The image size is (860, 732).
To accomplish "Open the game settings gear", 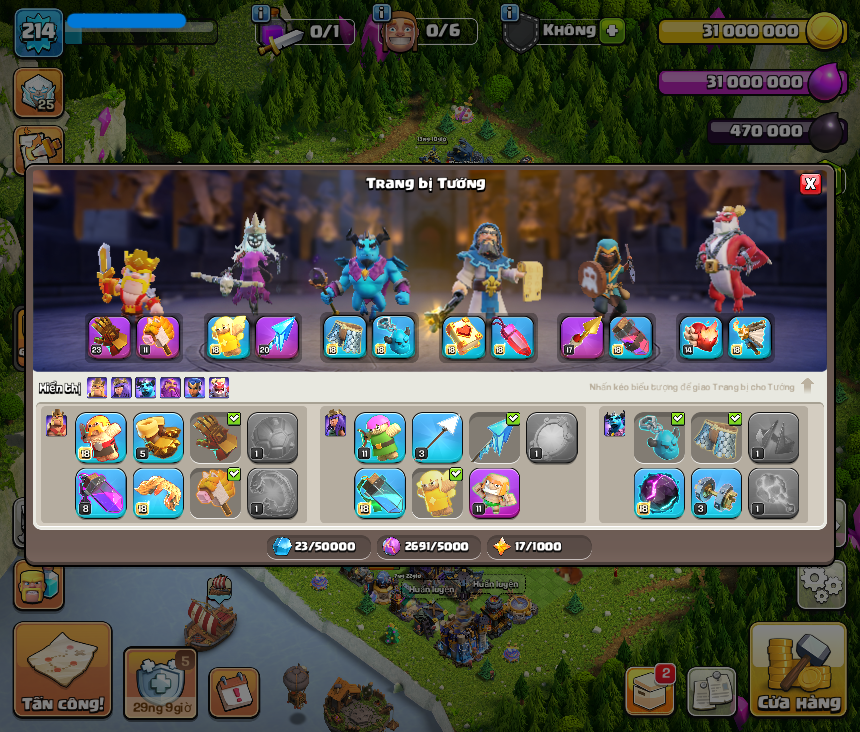I will click(821, 582).
